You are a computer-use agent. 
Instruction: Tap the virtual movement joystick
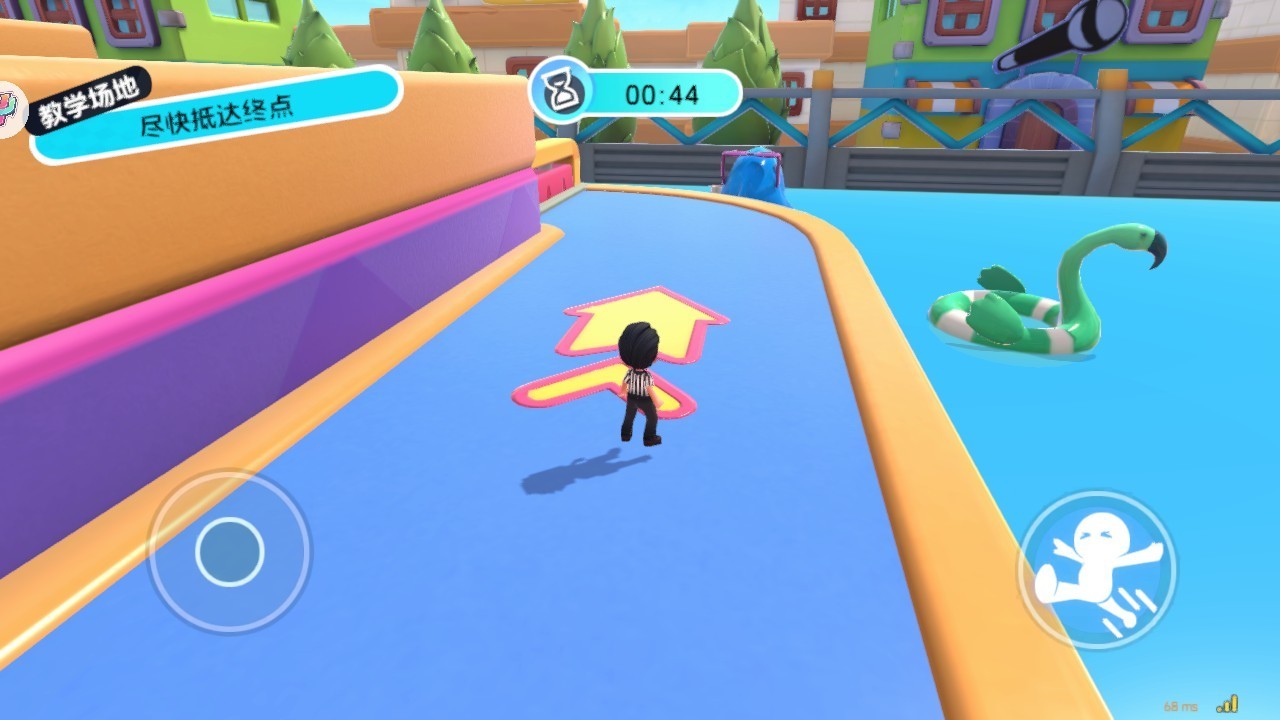229,551
